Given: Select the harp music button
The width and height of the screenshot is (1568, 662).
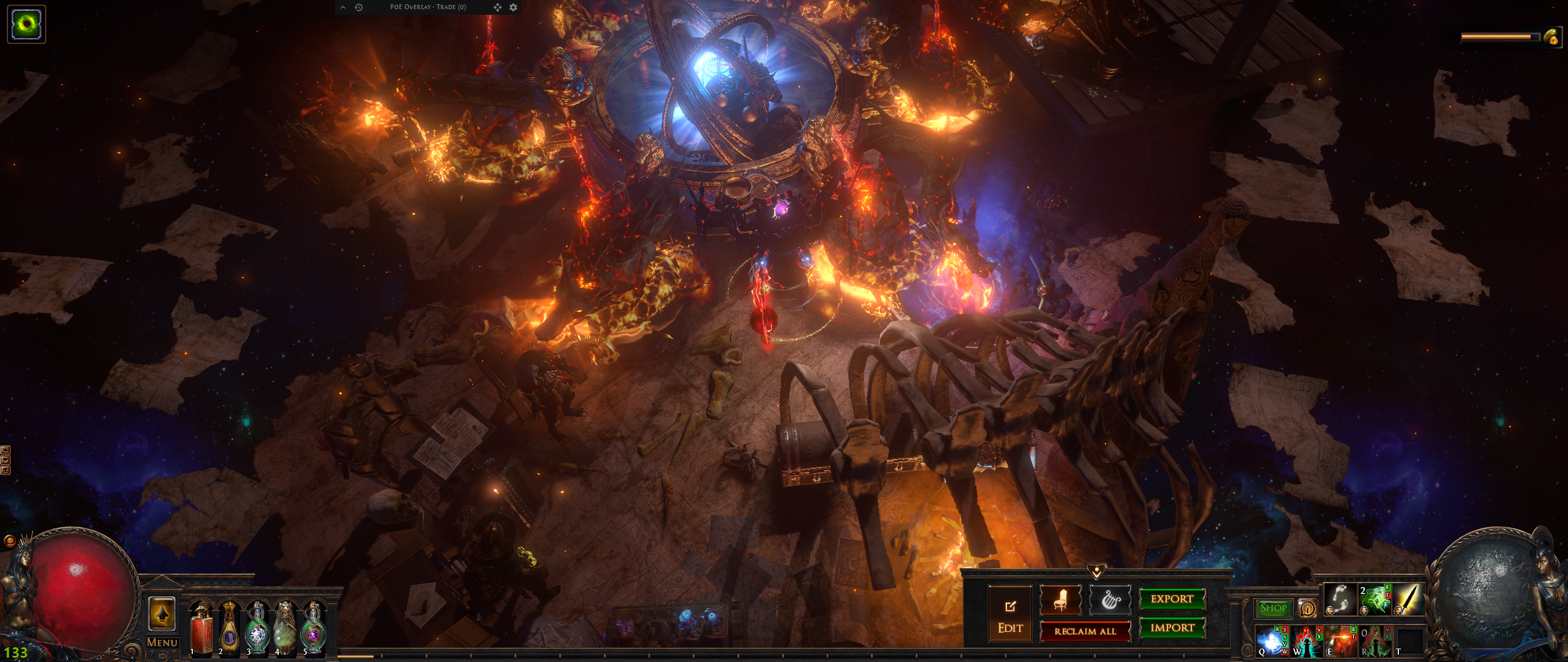Looking at the screenshot, I should [1109, 600].
